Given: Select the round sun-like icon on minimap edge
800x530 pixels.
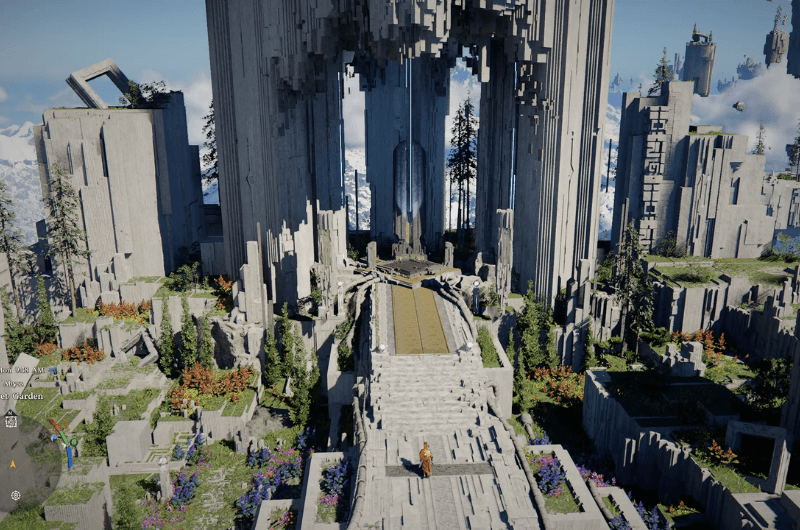Looking at the screenshot, I should point(16,495).
